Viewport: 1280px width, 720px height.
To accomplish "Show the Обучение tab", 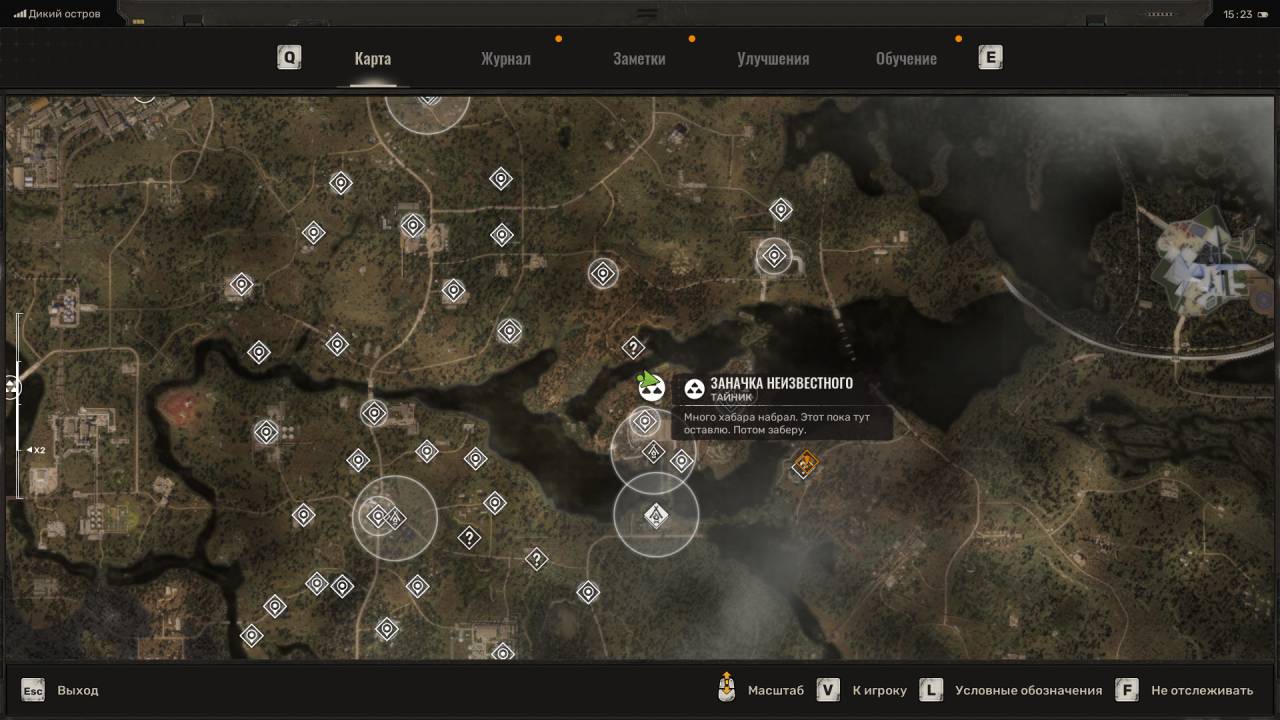I will tap(906, 58).
